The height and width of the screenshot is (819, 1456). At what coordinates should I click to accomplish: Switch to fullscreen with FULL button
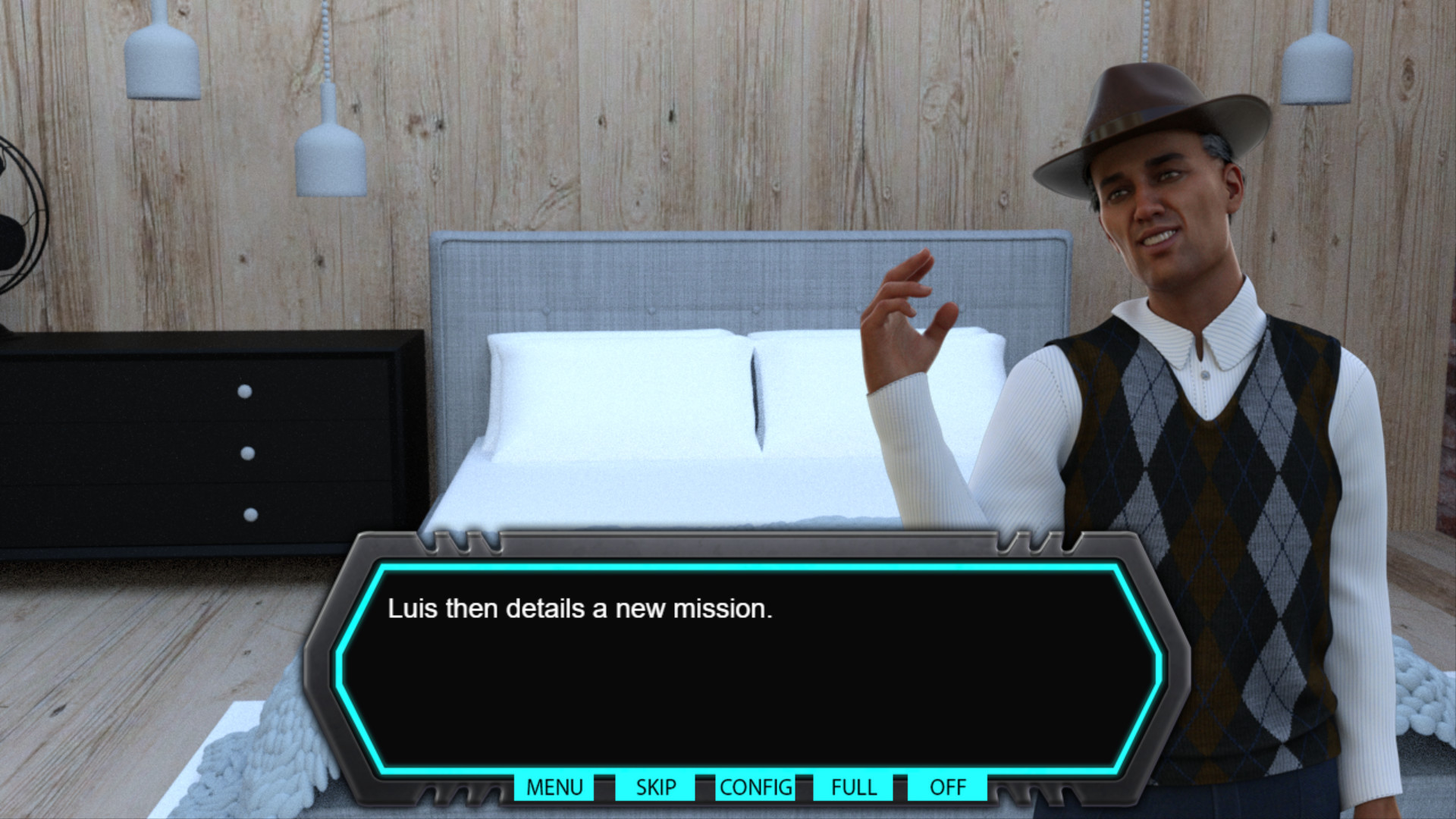point(853,787)
